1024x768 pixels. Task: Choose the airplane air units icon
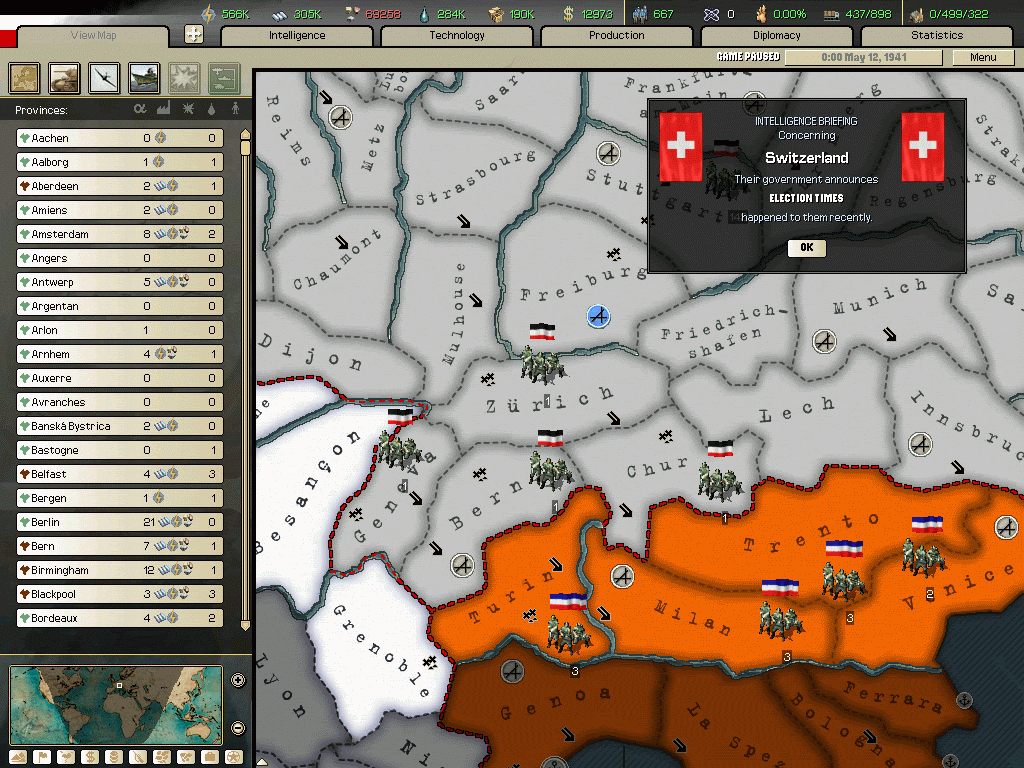pos(105,77)
